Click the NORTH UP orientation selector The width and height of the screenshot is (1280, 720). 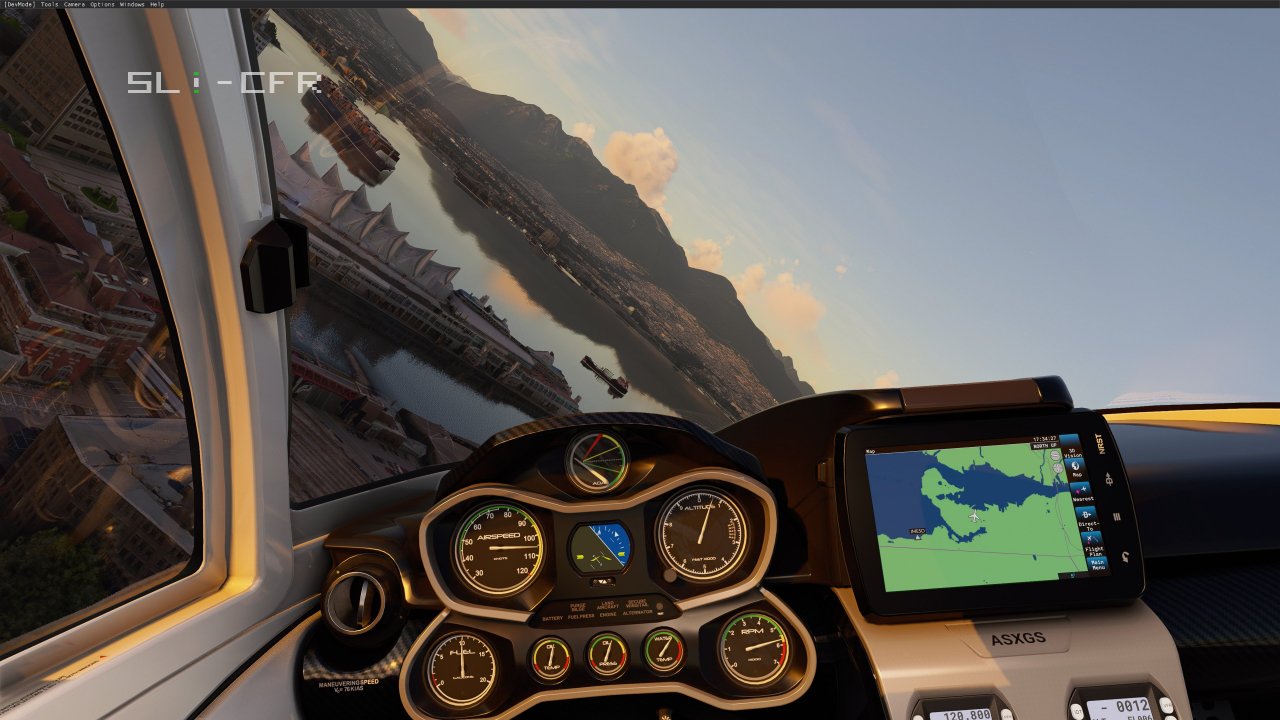[1043, 445]
